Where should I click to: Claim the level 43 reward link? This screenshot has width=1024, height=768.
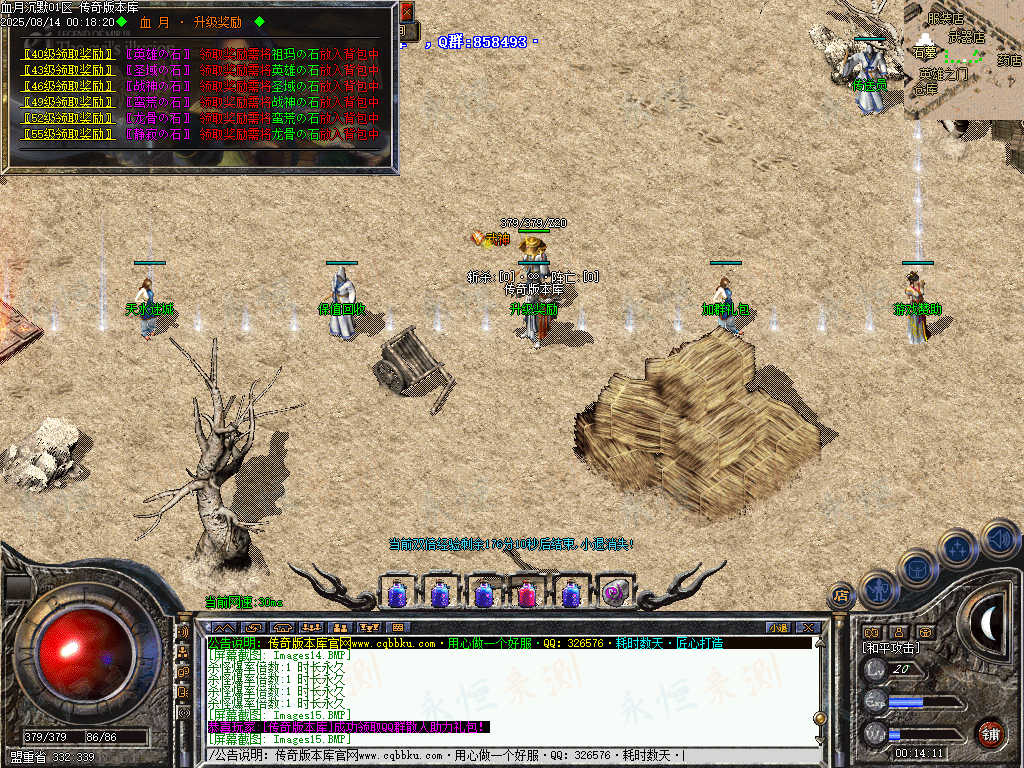67,70
